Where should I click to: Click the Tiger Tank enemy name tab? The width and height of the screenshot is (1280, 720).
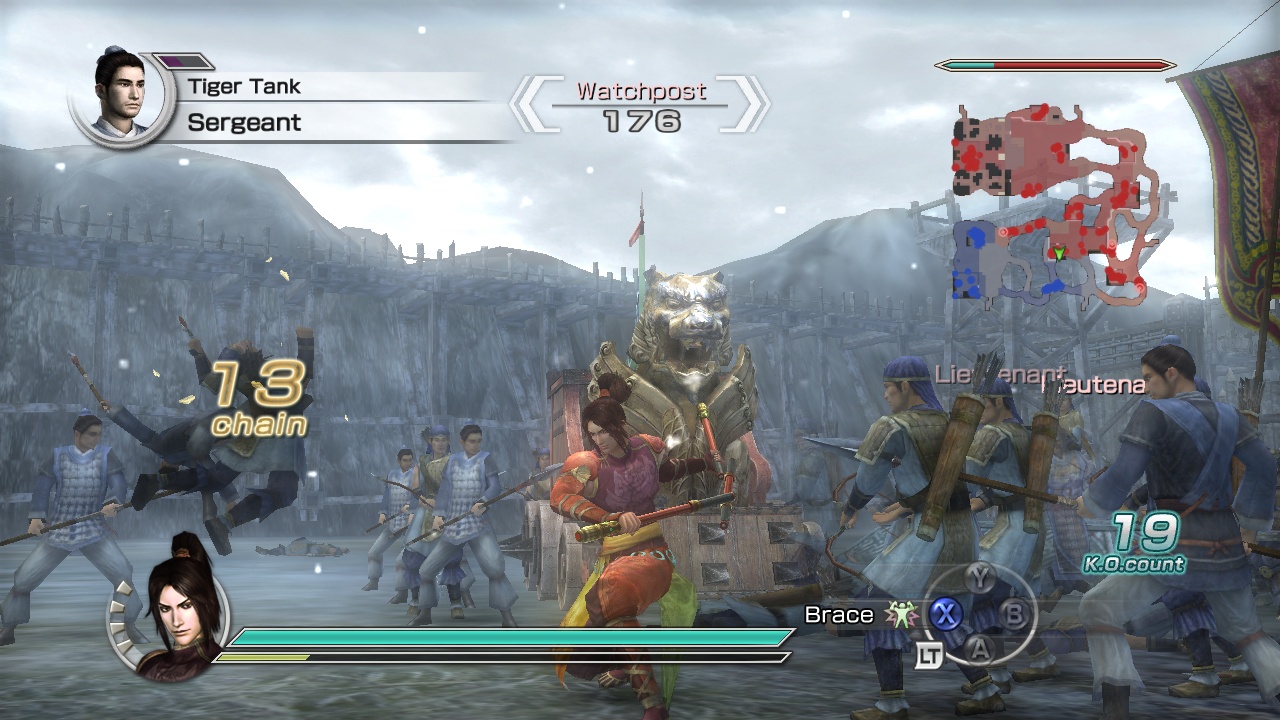[x=243, y=86]
